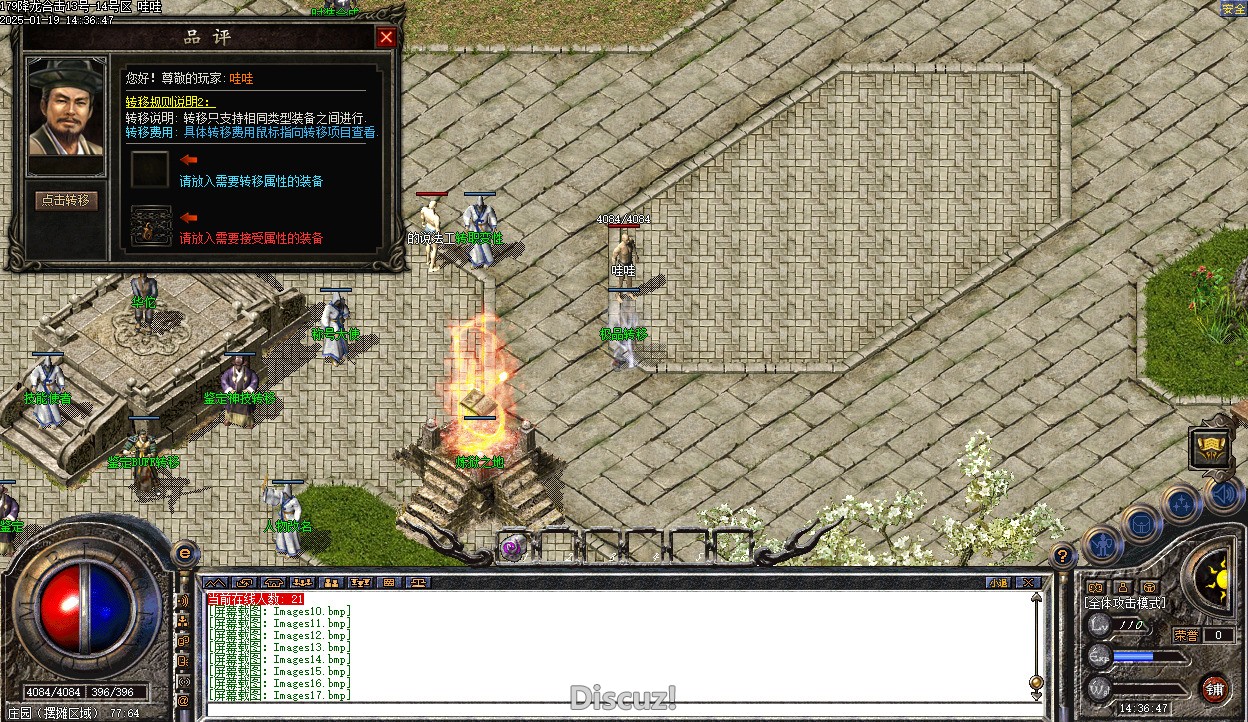
Task: Click the 点击转移 transfer button
Action: coord(66,200)
